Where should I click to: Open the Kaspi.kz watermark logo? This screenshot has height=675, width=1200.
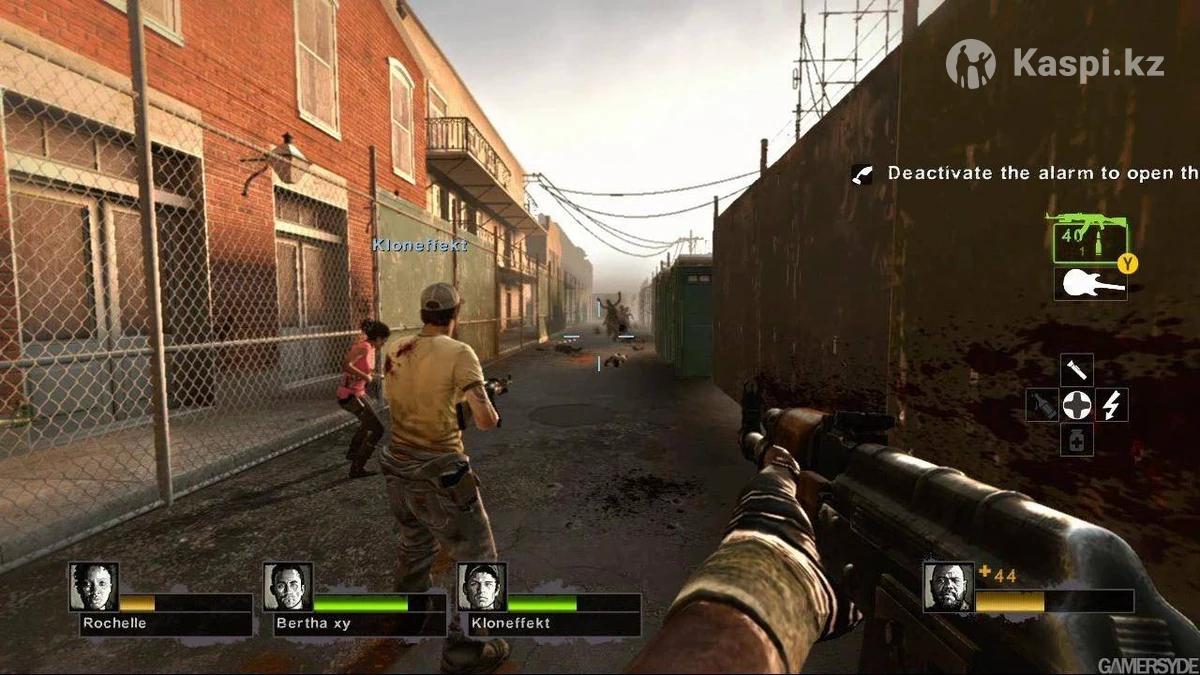pyautogui.click(x=1055, y=63)
